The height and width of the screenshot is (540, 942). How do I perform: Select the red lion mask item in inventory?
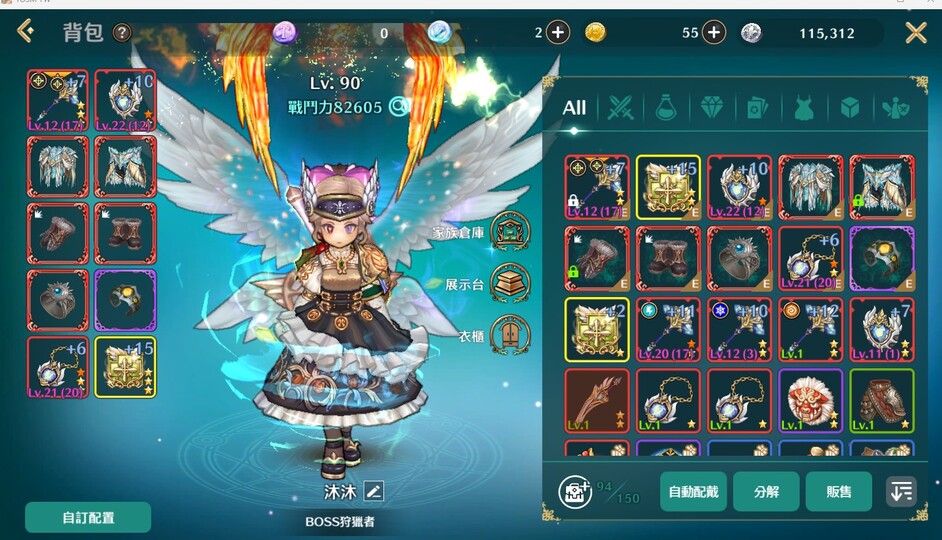811,400
